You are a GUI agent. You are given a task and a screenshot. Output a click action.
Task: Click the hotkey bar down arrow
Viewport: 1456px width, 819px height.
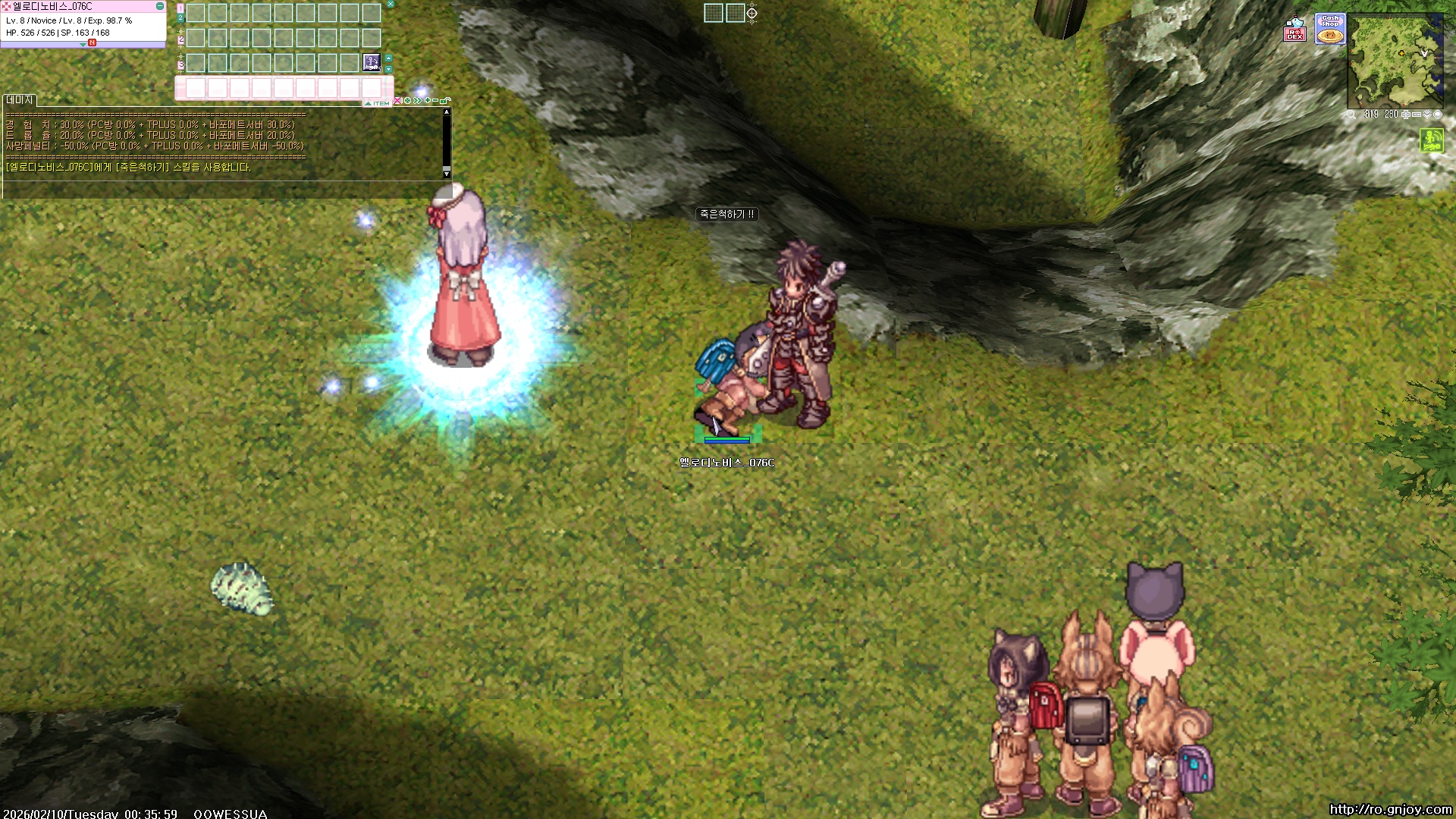pos(389,69)
